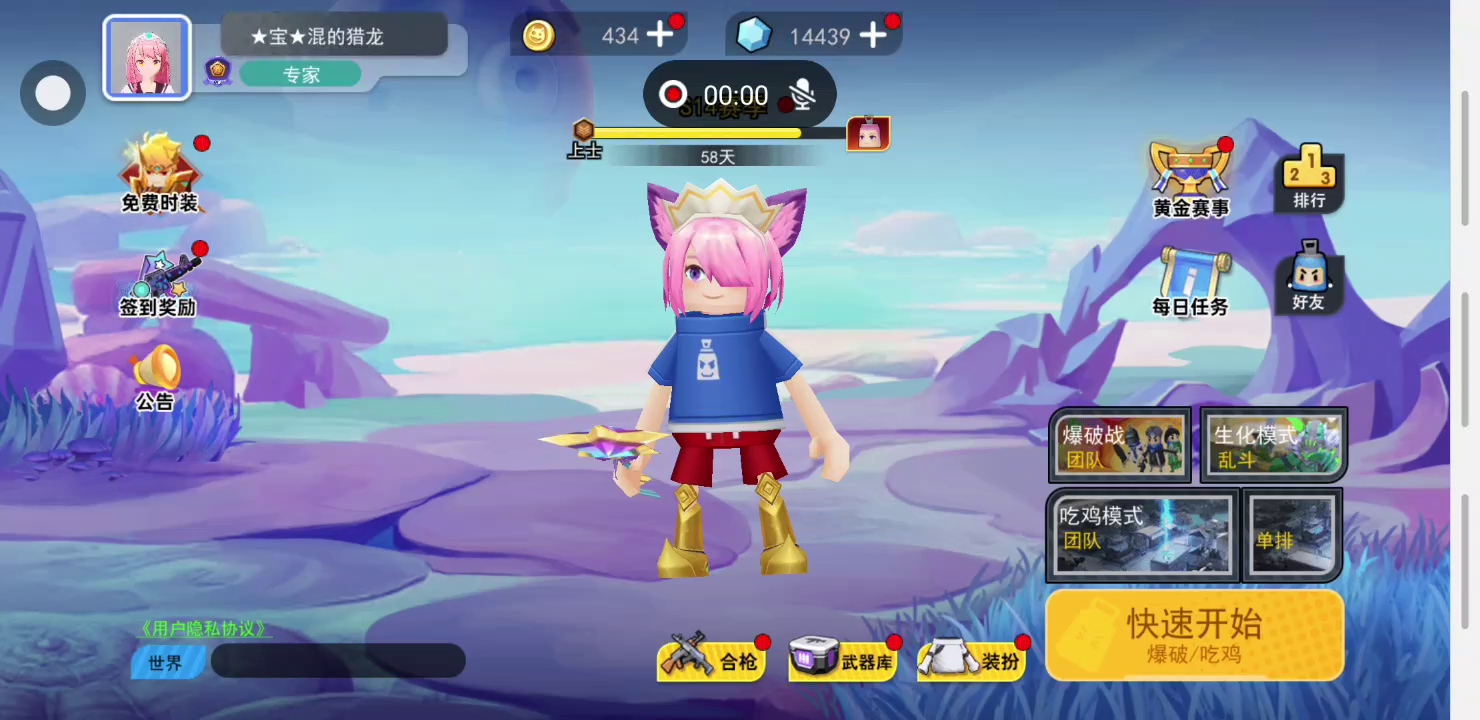Add more gold coins
The image size is (1480, 720).
[x=660, y=36]
